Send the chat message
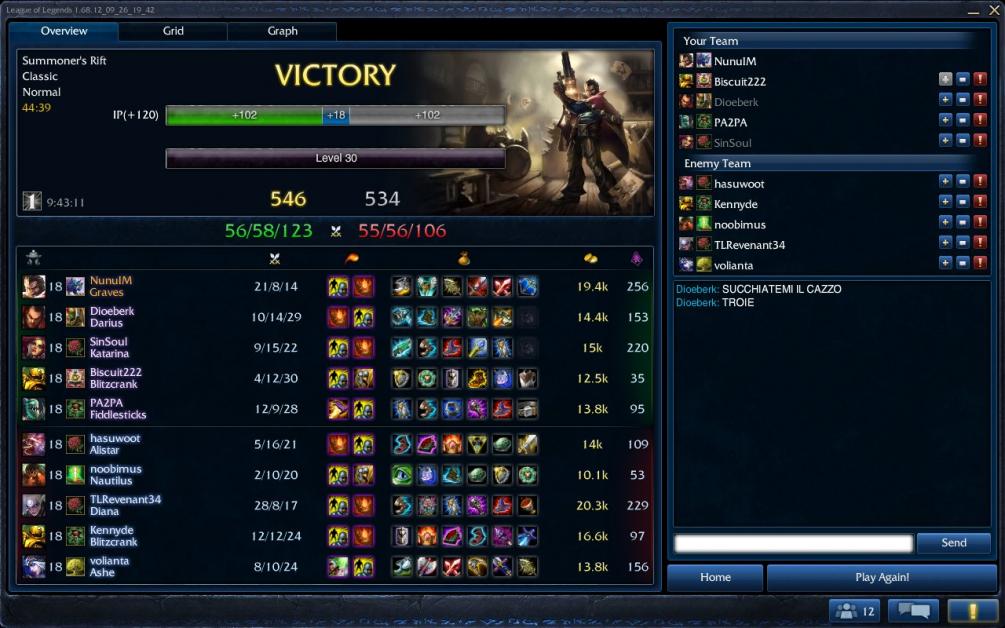 click(x=954, y=543)
